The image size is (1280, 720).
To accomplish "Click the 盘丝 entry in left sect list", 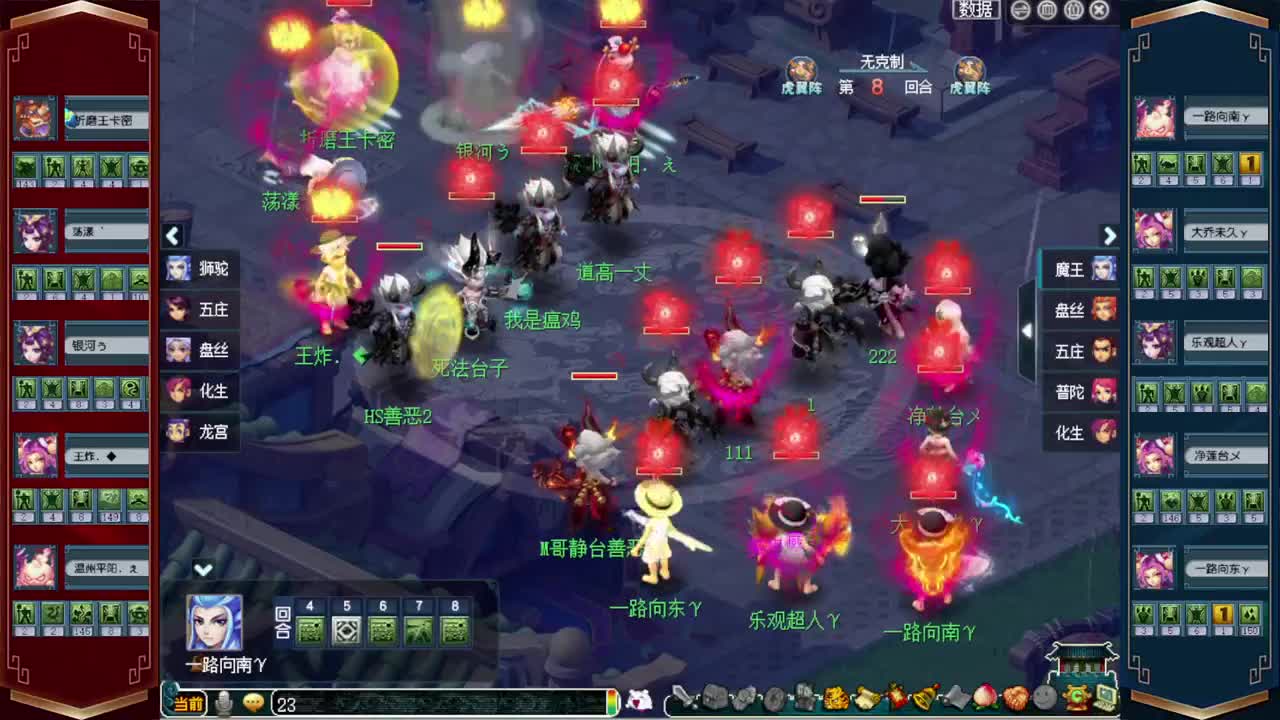I will (199, 350).
